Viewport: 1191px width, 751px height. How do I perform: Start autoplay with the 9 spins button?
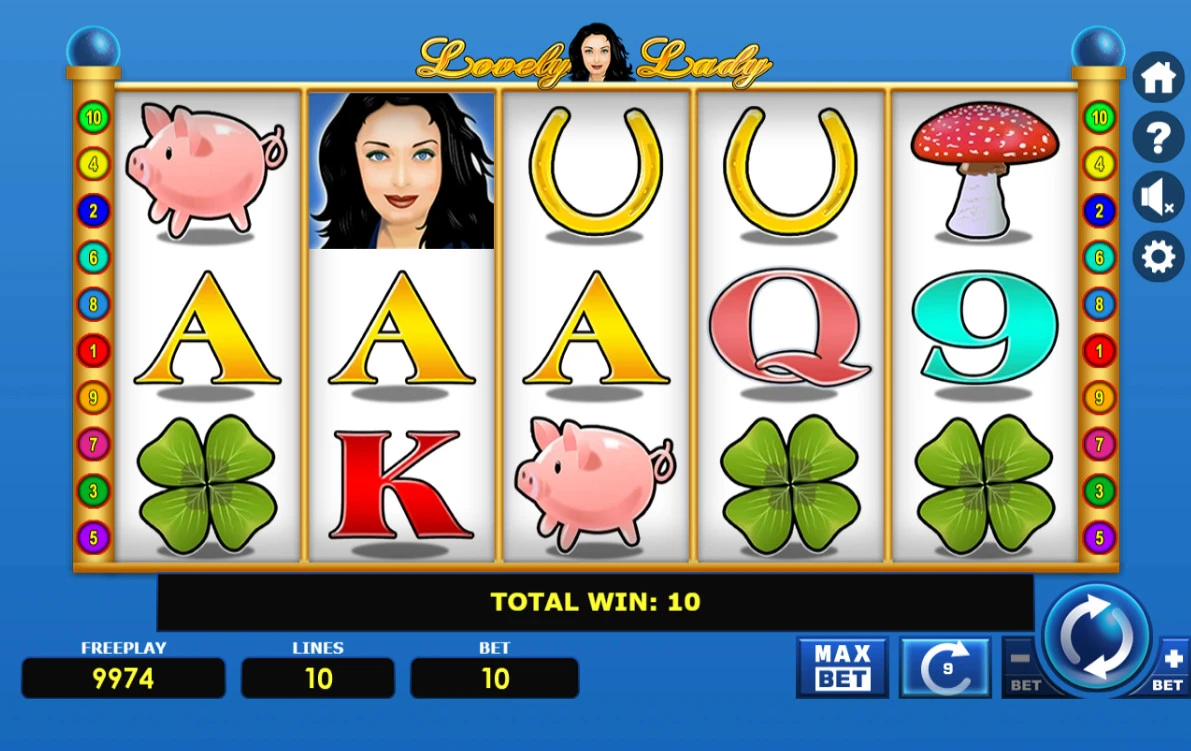945,667
